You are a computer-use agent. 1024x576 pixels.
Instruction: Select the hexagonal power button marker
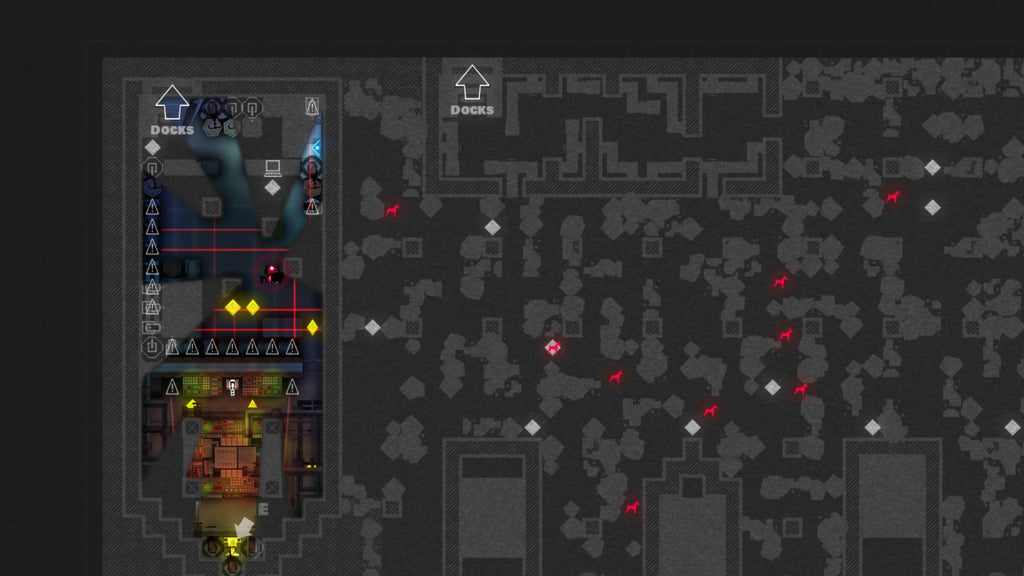[152, 347]
